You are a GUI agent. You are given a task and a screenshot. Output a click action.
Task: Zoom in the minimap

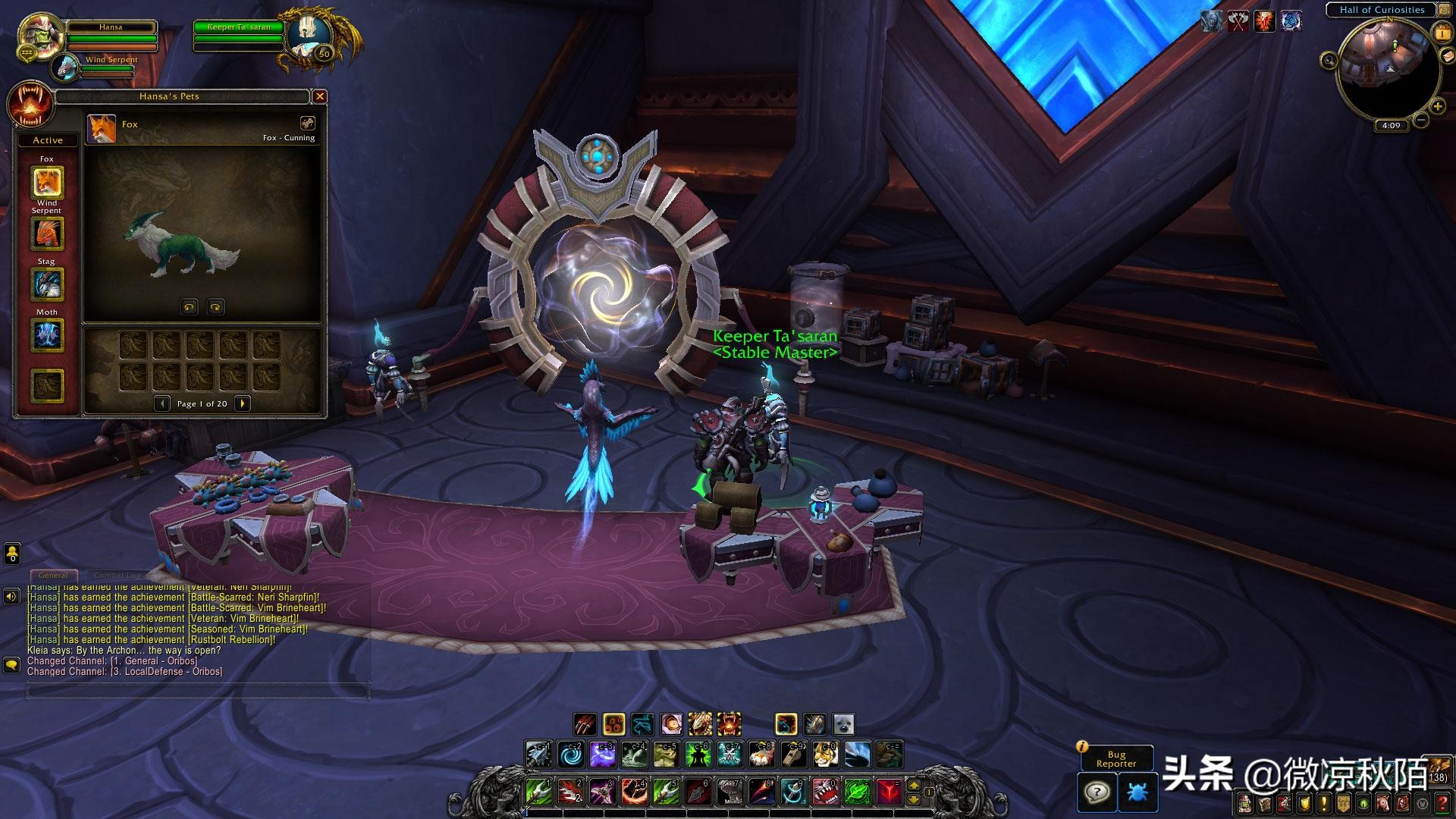(x=1437, y=106)
